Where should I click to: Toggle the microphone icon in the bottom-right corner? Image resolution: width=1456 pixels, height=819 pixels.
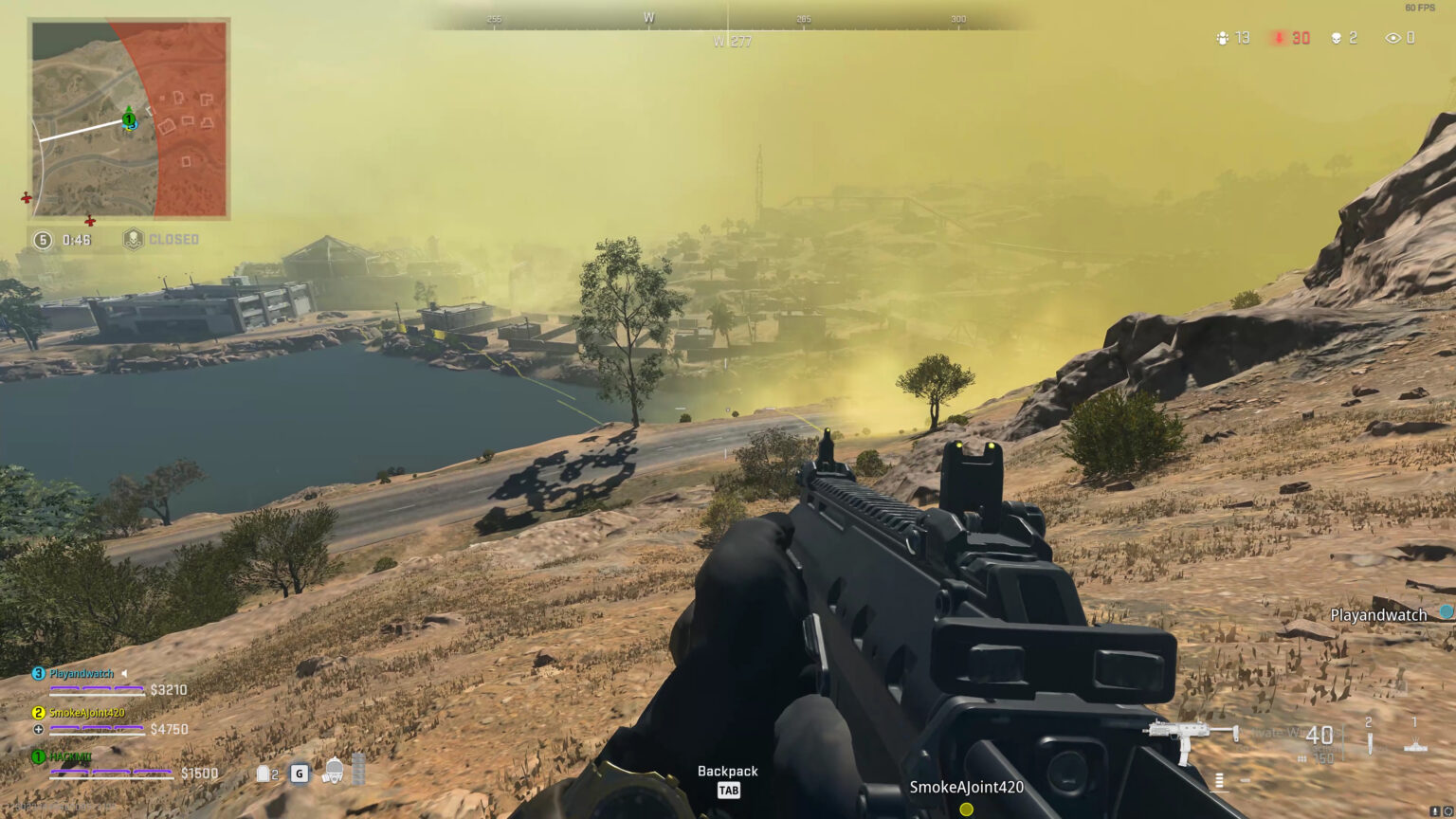pyautogui.click(x=1435, y=810)
